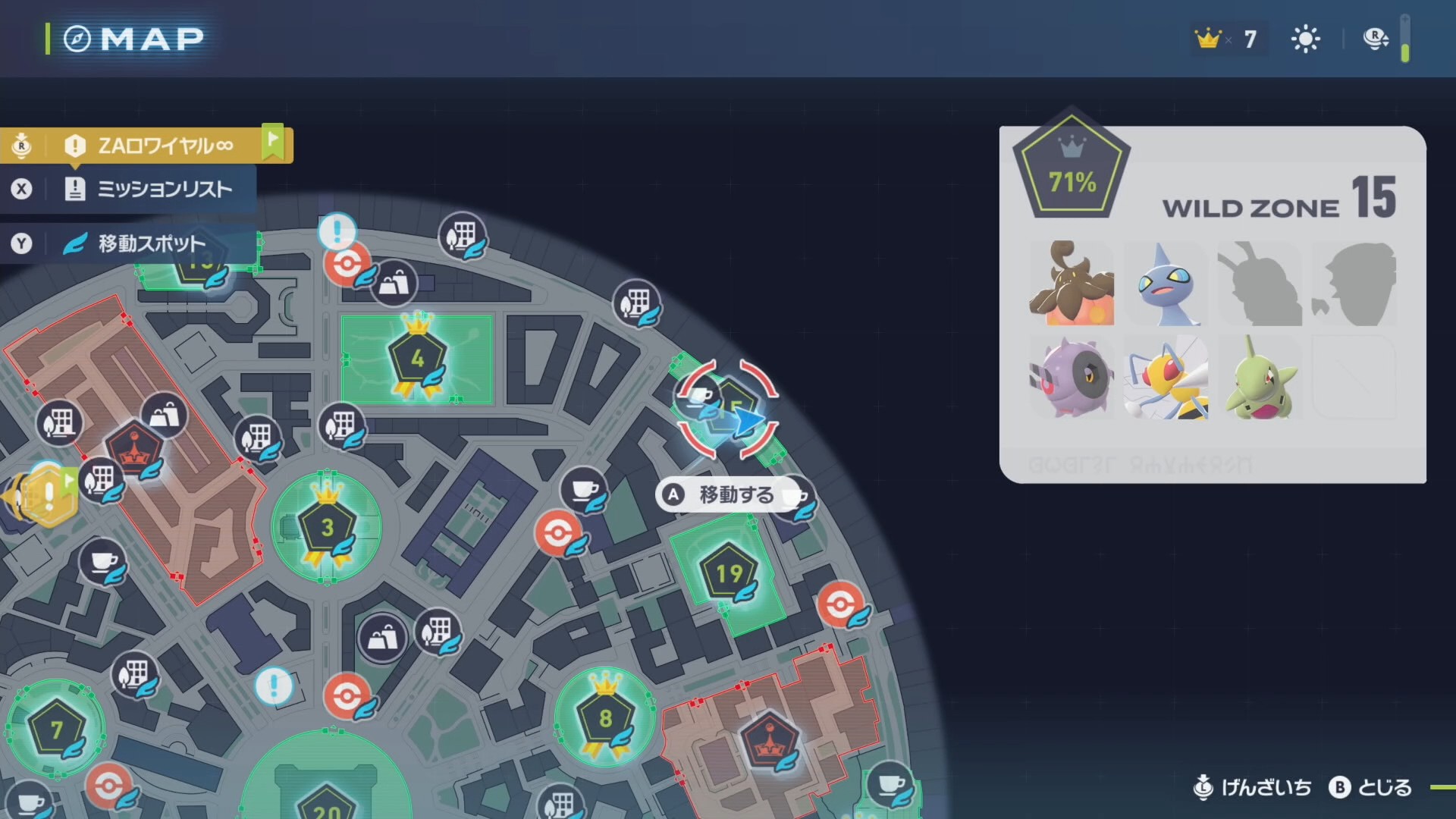Pick the Whirlipede thumbnail in zone panel
The width and height of the screenshot is (1456, 819).
coord(1071,378)
